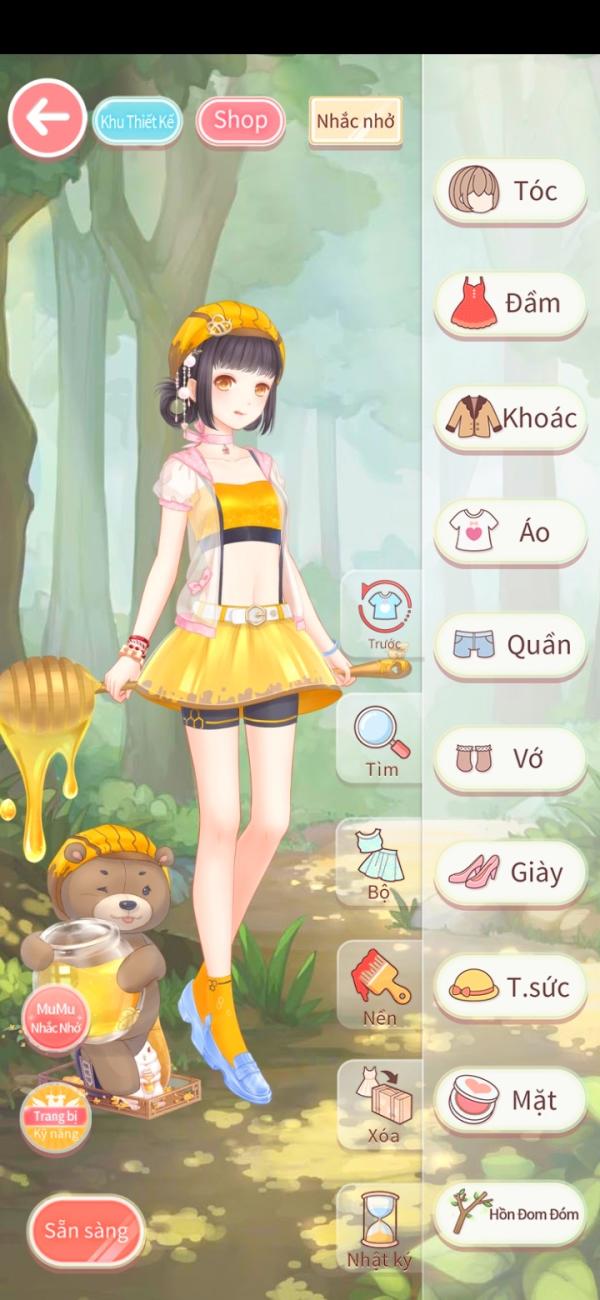Open the Hồn Đom Đóm category
The width and height of the screenshot is (600, 1300).
510,1214
